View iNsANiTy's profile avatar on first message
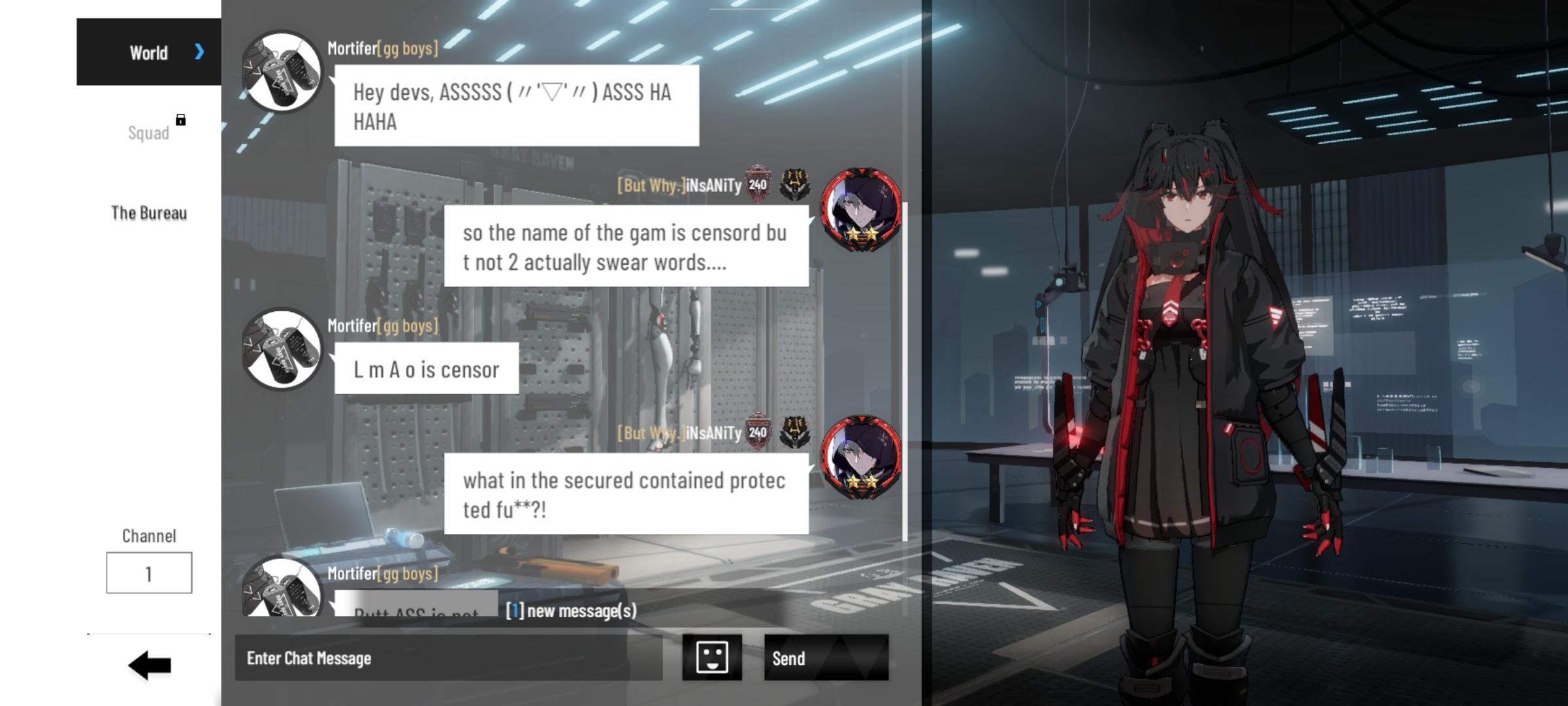 click(x=861, y=209)
